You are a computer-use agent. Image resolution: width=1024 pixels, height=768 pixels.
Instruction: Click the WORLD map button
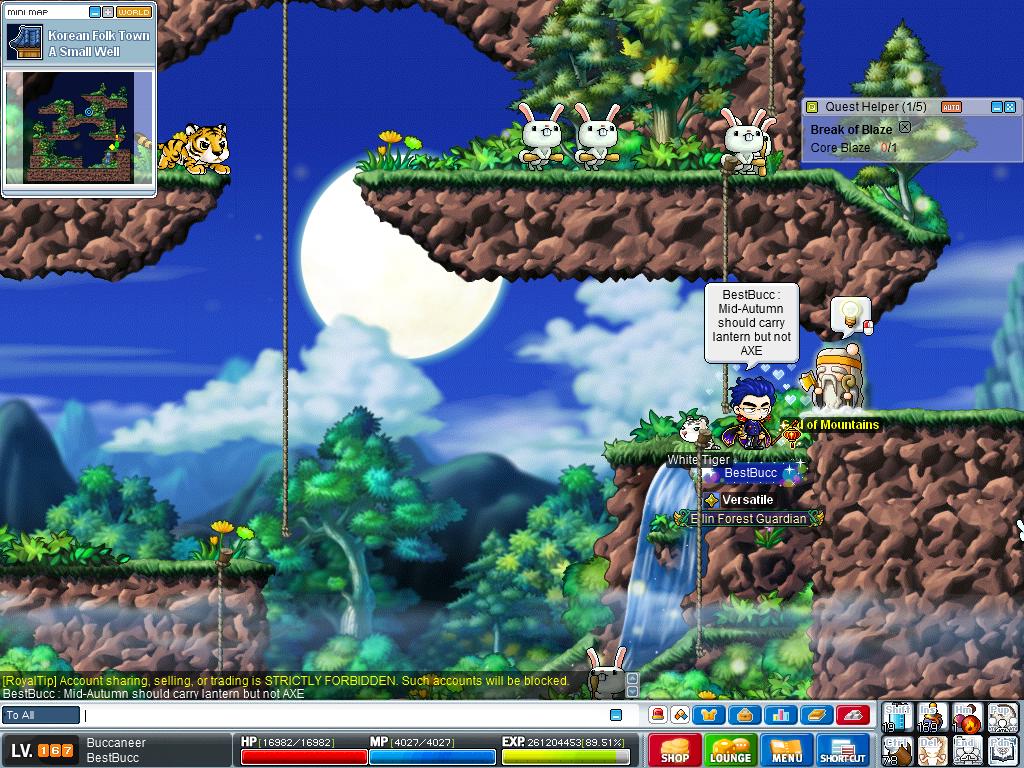click(x=133, y=12)
